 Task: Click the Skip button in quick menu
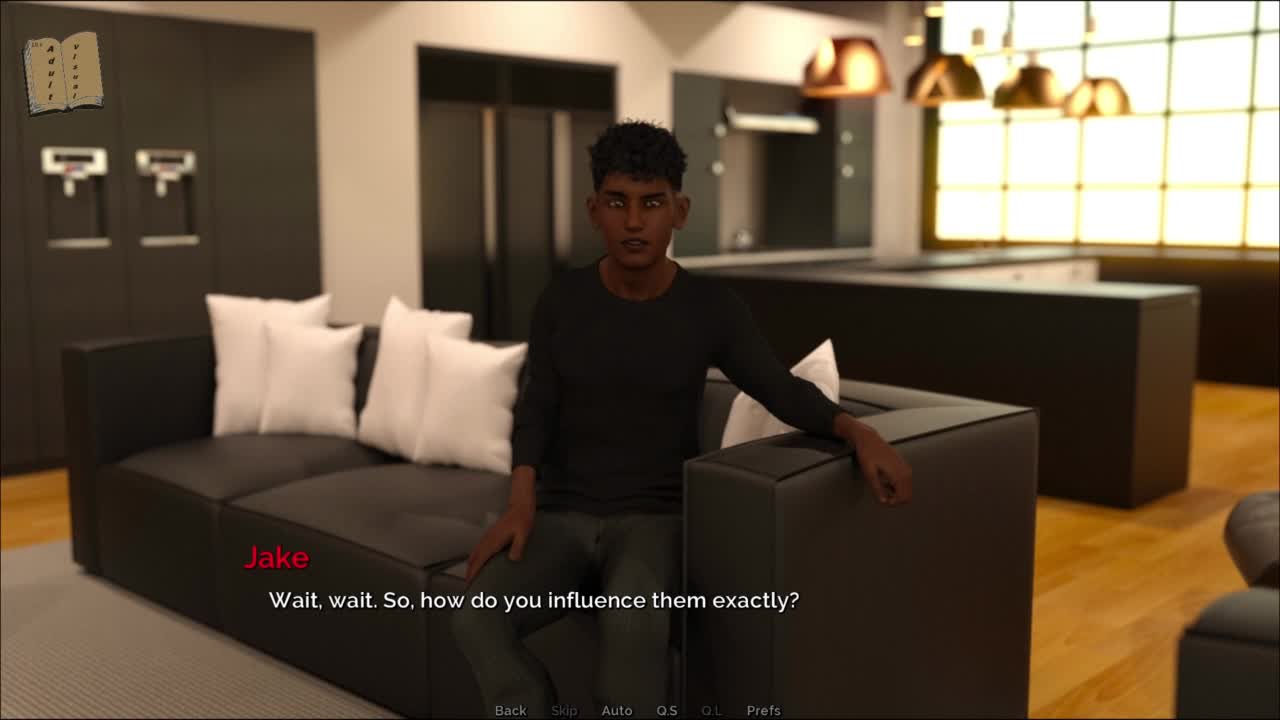click(564, 710)
